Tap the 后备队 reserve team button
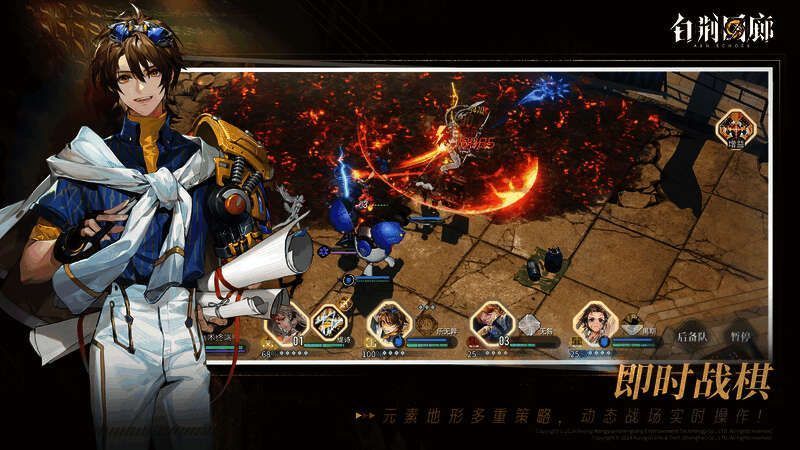The width and height of the screenshot is (800, 450). 692,336
